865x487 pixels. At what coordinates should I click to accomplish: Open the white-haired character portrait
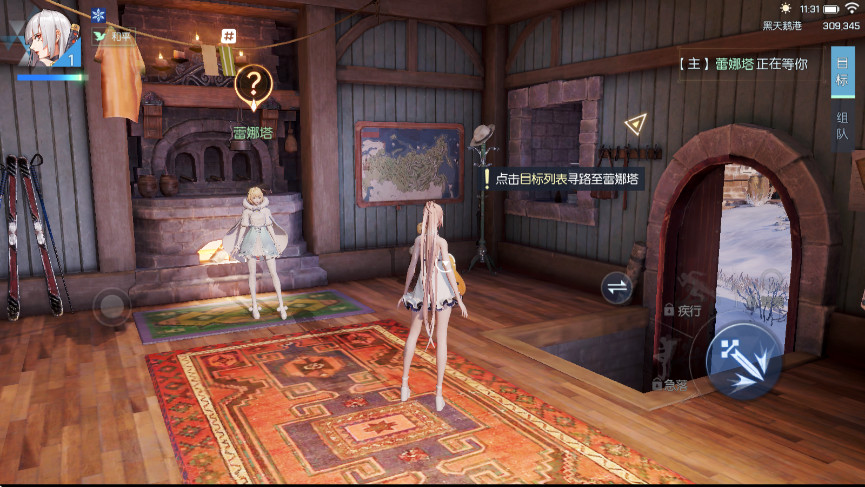point(46,35)
